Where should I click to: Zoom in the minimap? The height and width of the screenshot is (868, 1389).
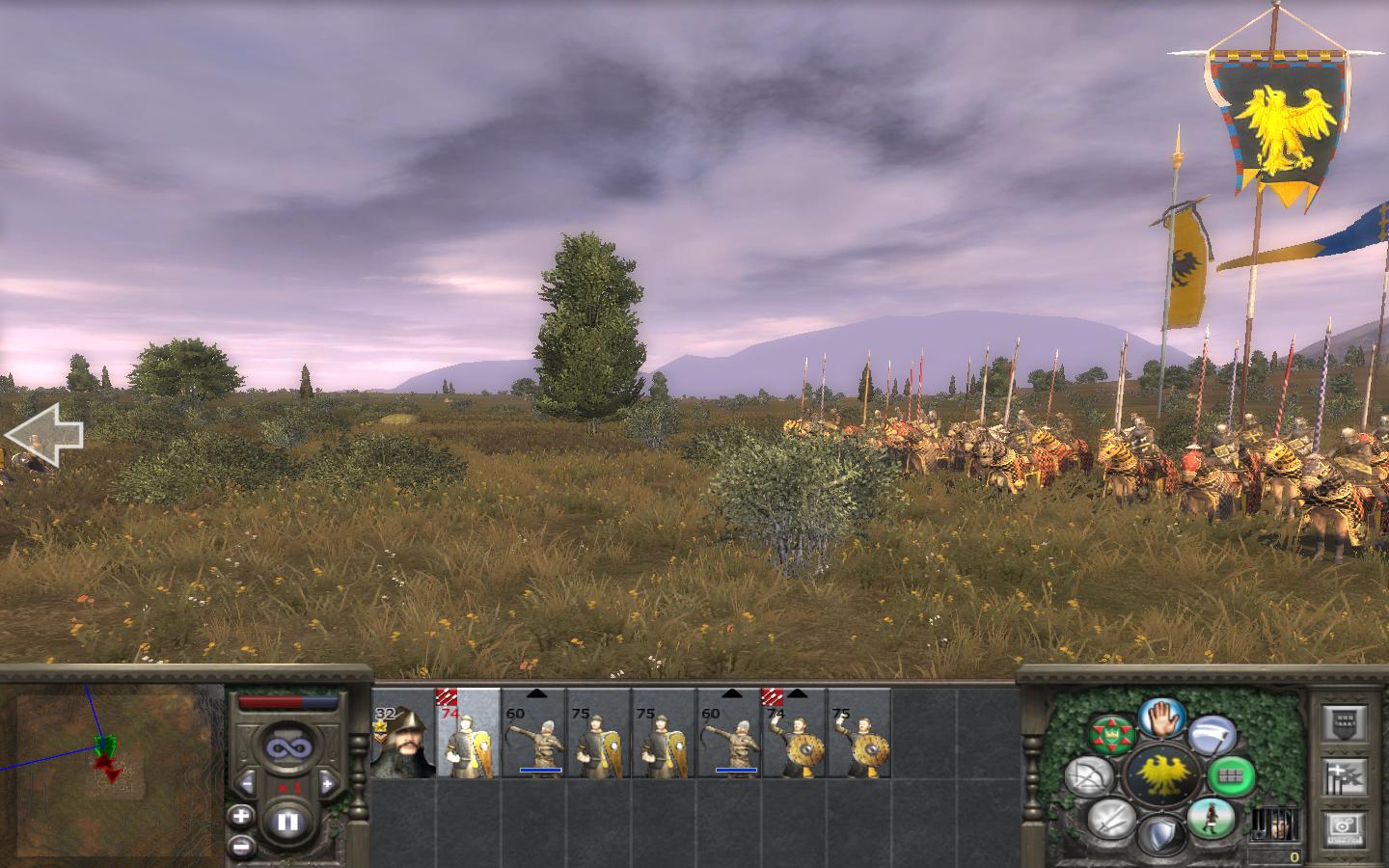pos(241,816)
